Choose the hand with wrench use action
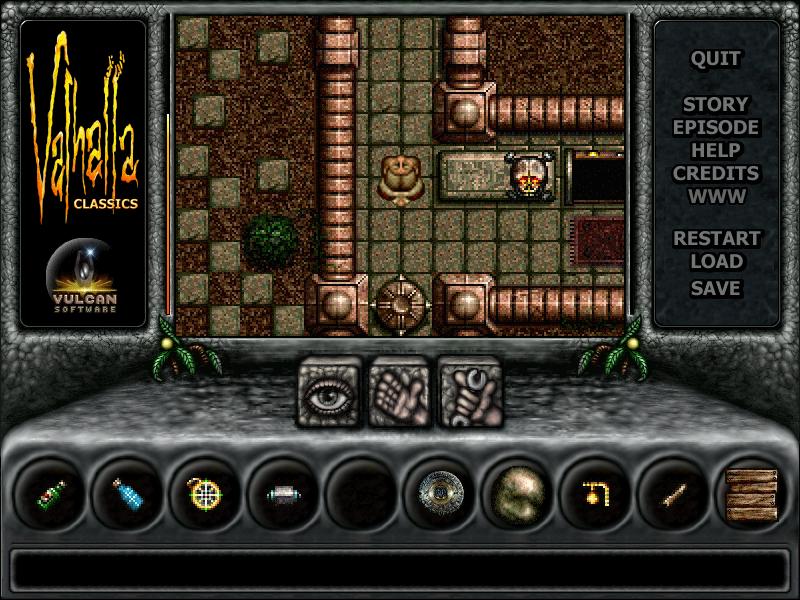 click(x=467, y=392)
